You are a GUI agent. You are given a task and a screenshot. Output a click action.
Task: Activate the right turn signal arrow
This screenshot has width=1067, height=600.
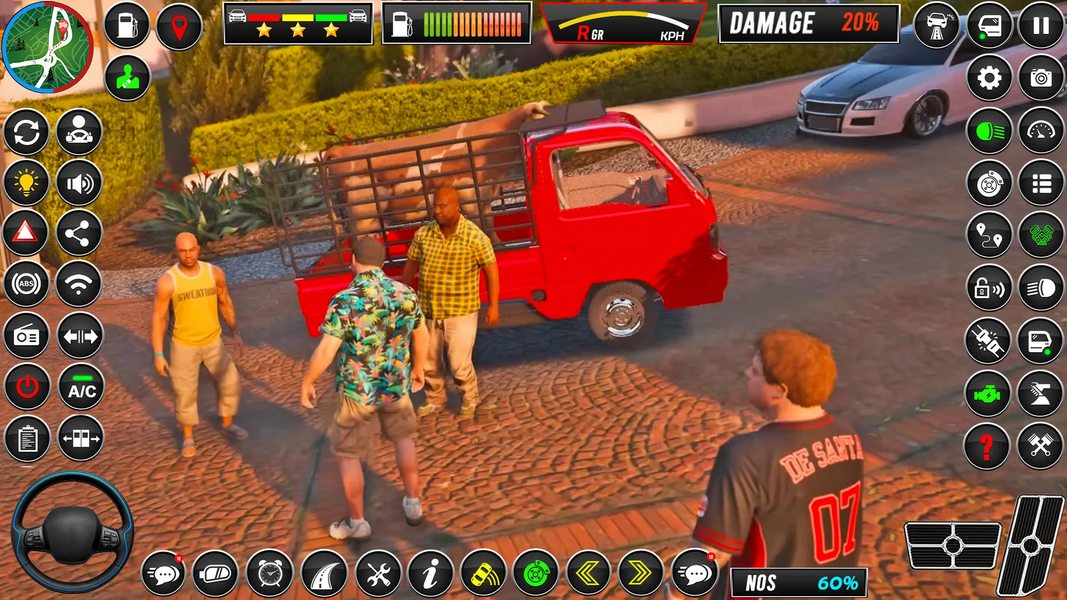coord(641,573)
